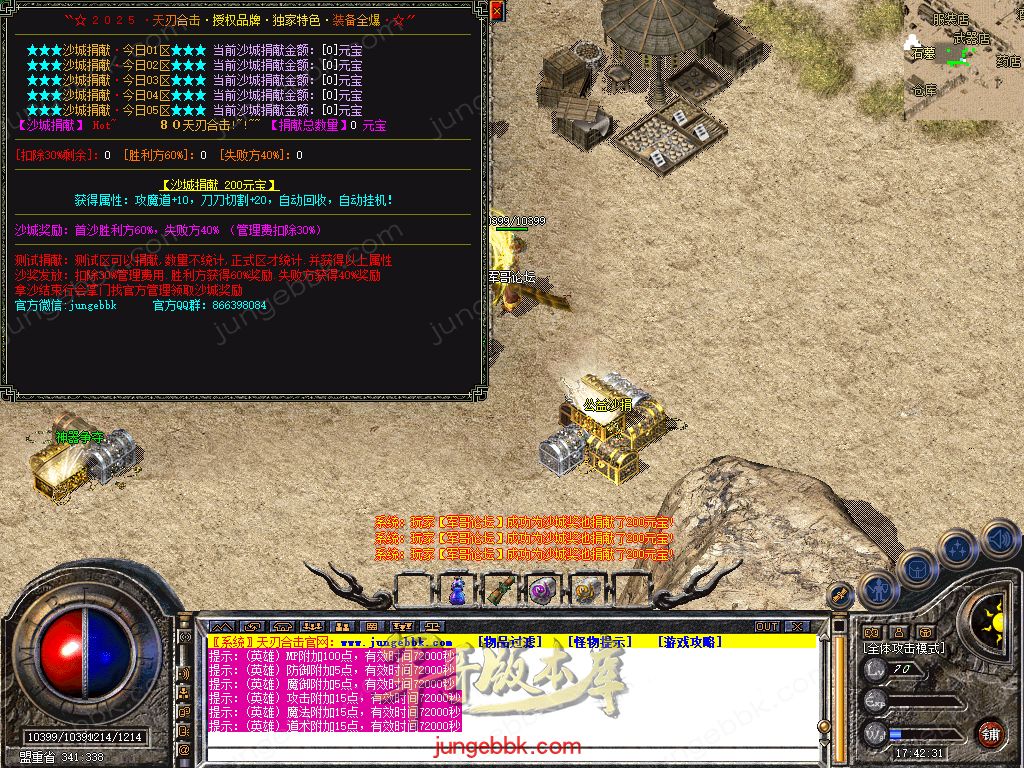Click the mountain icon on chat toolbar

pos(220,627)
